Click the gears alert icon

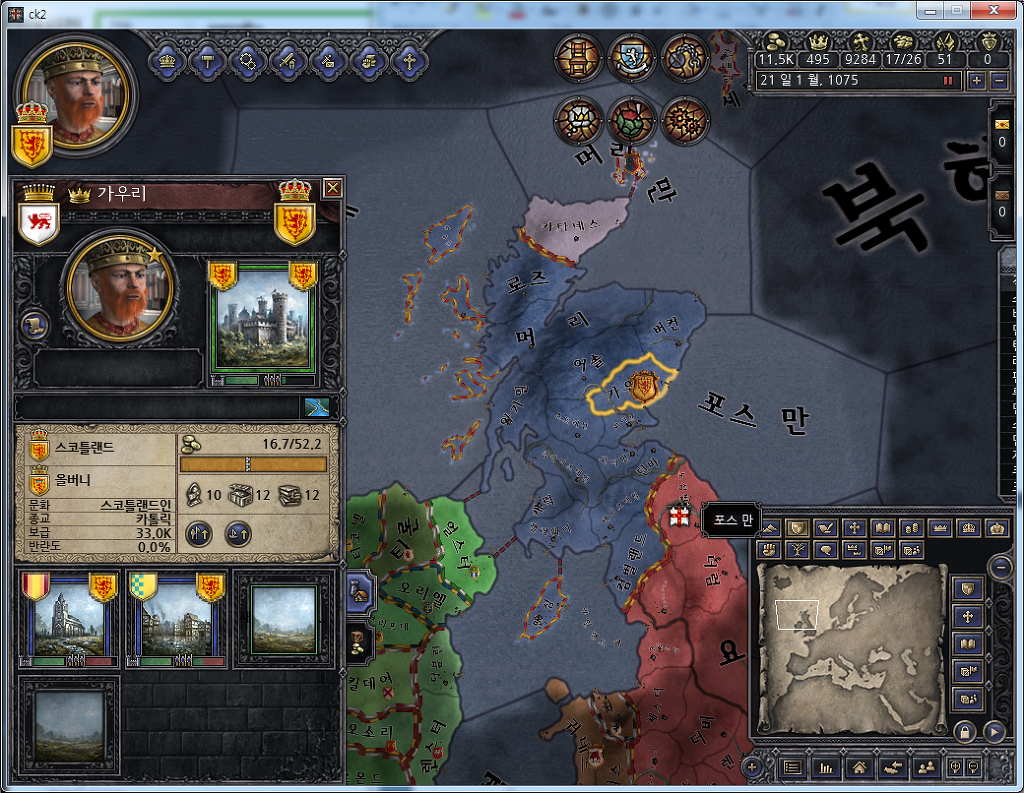pyautogui.click(x=685, y=121)
